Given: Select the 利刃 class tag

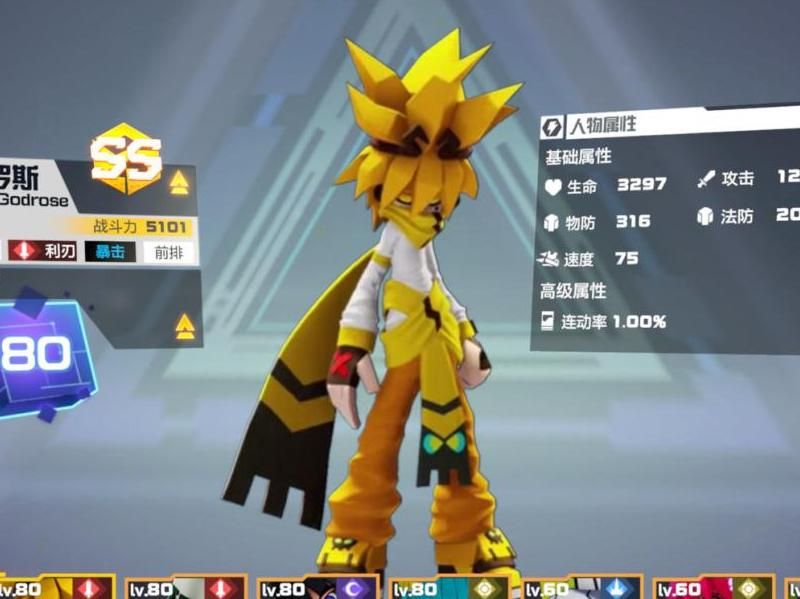Looking at the screenshot, I should point(43,251).
